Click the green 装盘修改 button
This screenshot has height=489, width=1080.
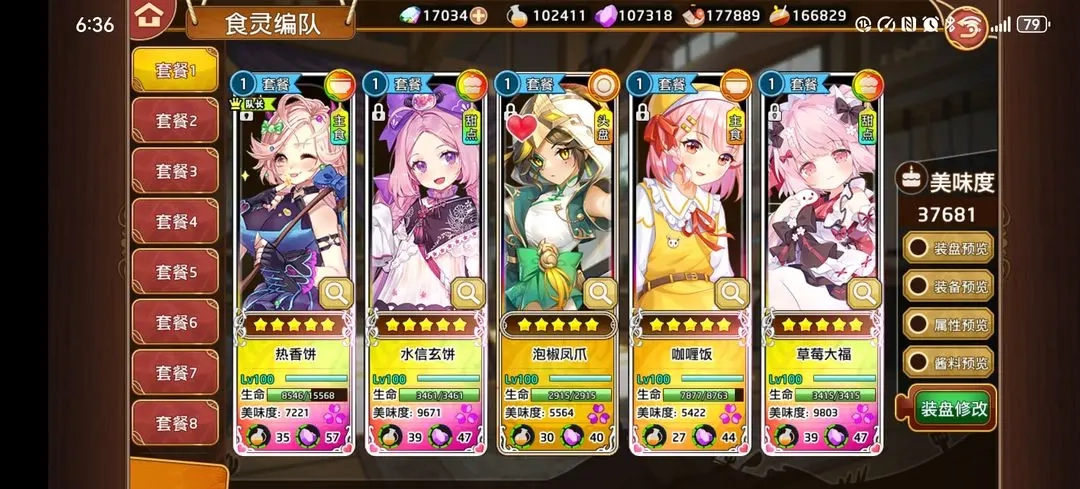(953, 408)
